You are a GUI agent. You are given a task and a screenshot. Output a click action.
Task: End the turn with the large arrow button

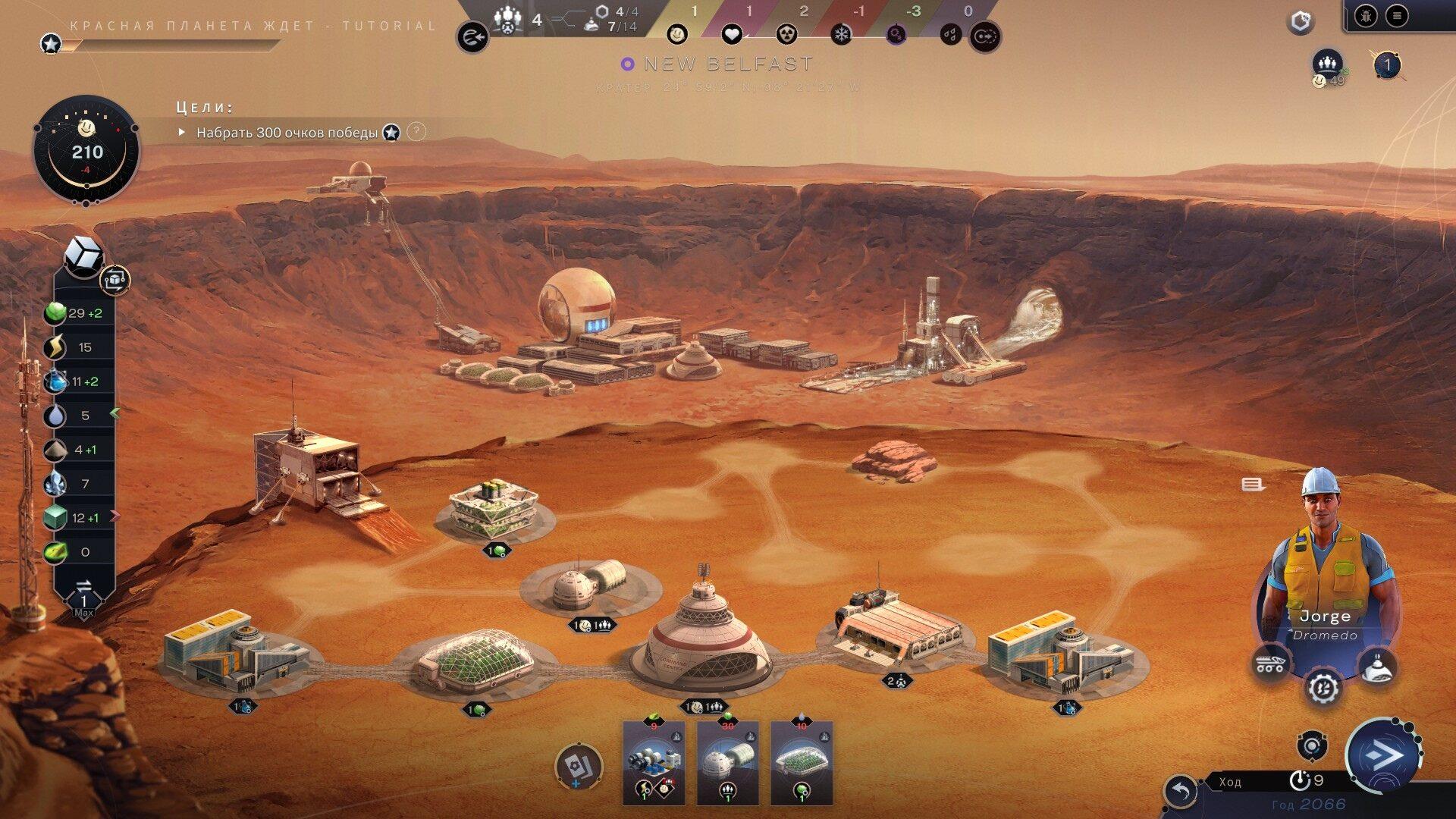coord(1382,755)
